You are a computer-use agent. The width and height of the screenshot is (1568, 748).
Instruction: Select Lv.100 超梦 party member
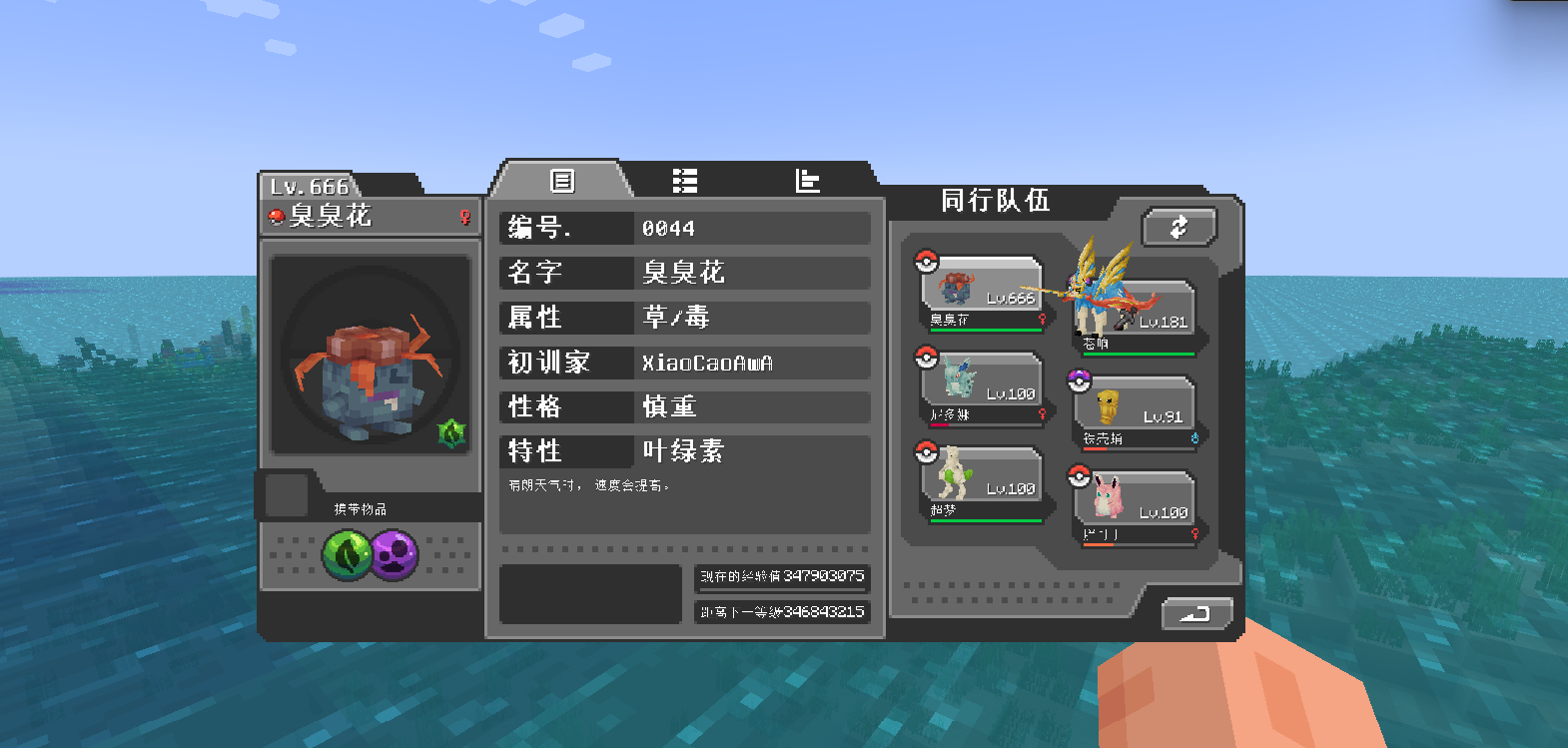point(982,483)
